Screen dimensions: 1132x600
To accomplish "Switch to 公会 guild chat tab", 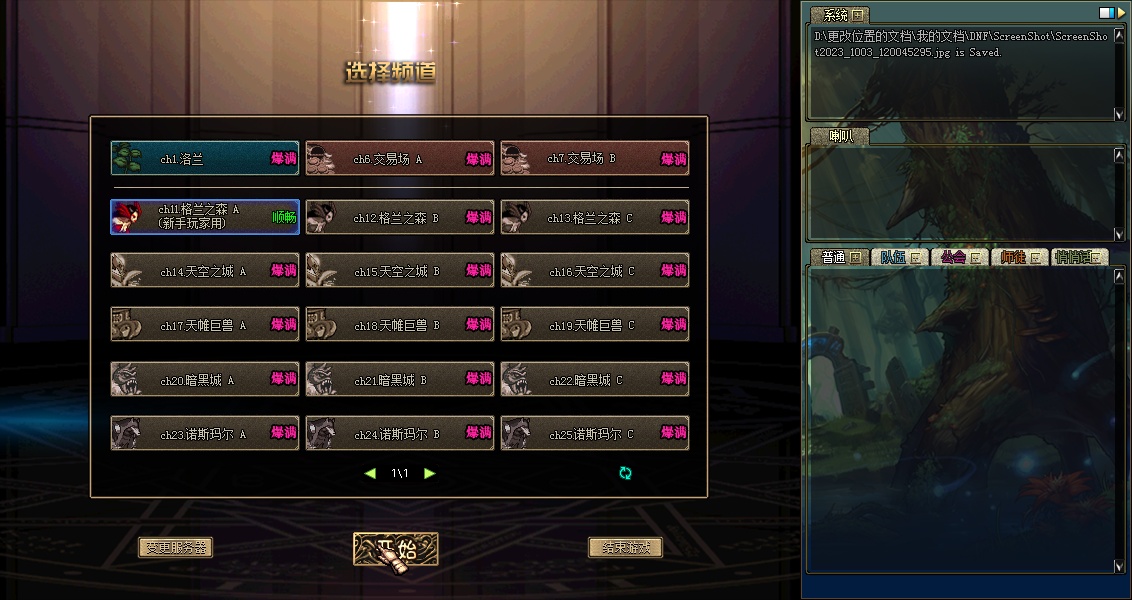I will point(959,257).
